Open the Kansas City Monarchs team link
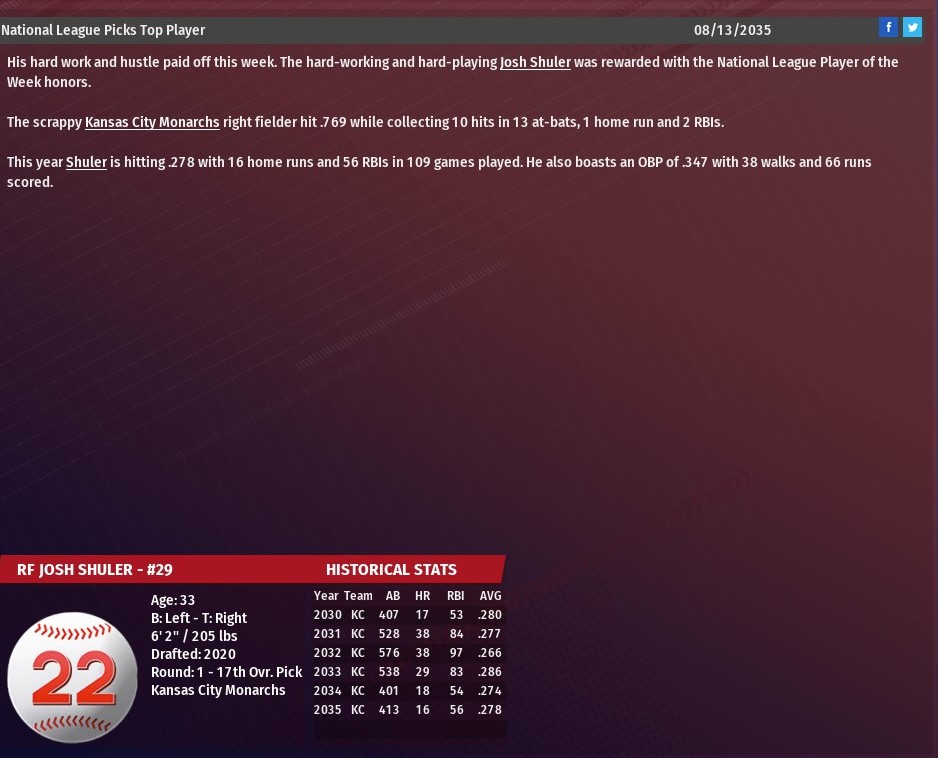Screen dimensions: 938x758 click(152, 122)
